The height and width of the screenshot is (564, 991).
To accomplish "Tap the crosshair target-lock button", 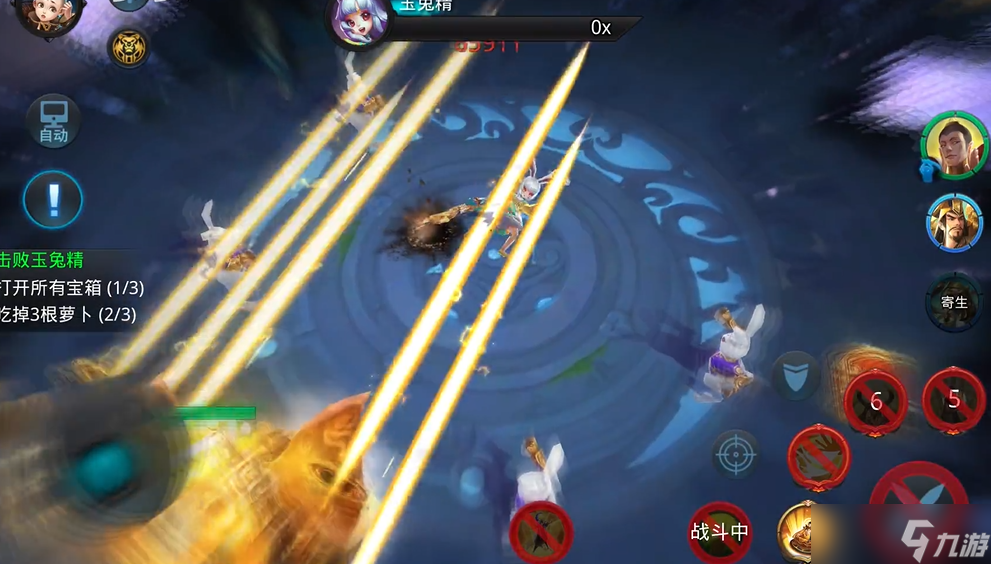I will pos(737,454).
